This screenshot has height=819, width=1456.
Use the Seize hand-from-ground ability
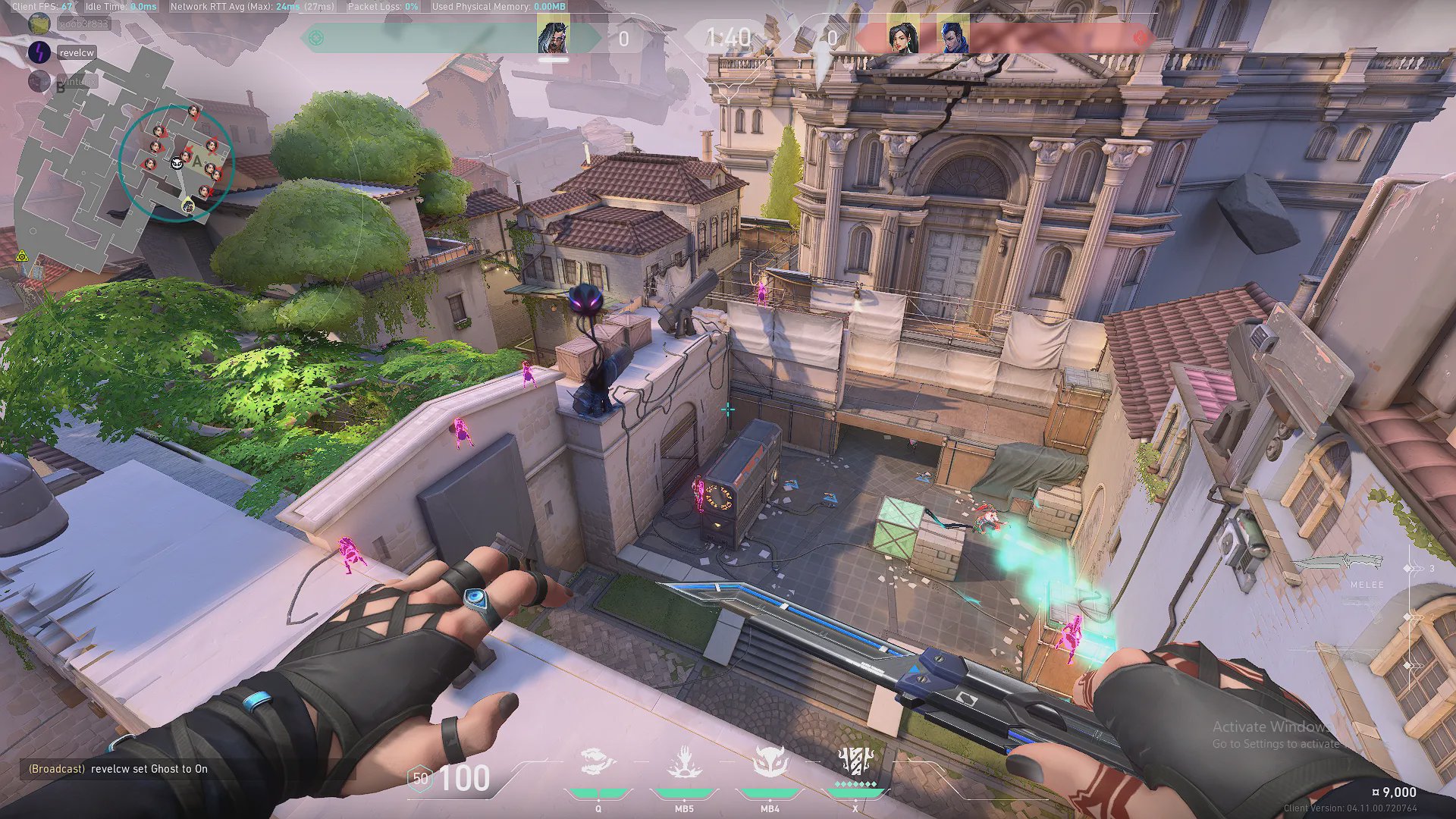tap(684, 761)
